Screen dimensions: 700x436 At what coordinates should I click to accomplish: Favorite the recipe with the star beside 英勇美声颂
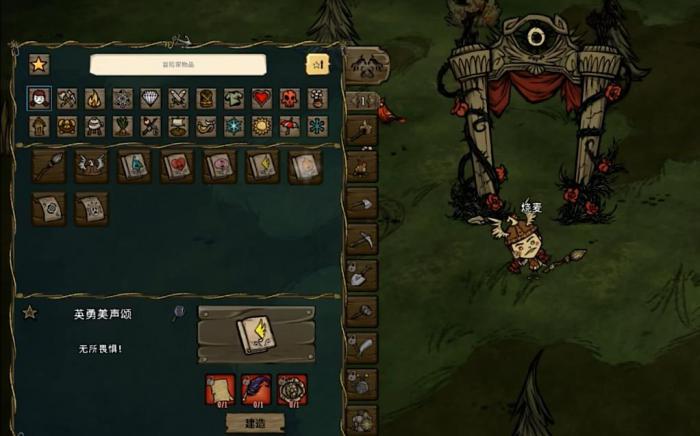30,313
